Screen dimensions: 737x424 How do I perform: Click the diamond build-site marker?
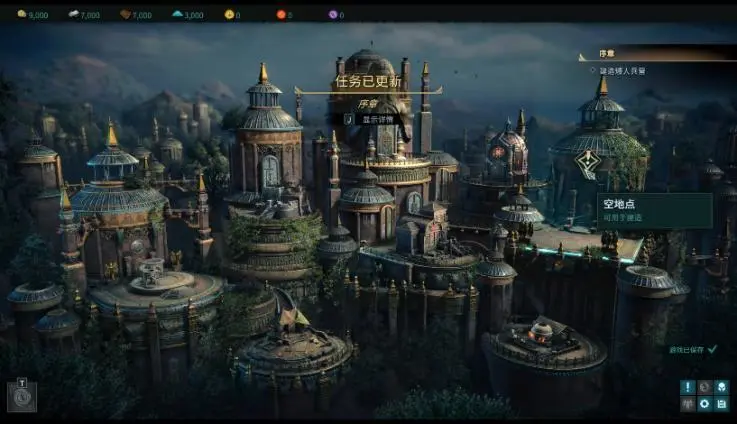click(x=594, y=162)
